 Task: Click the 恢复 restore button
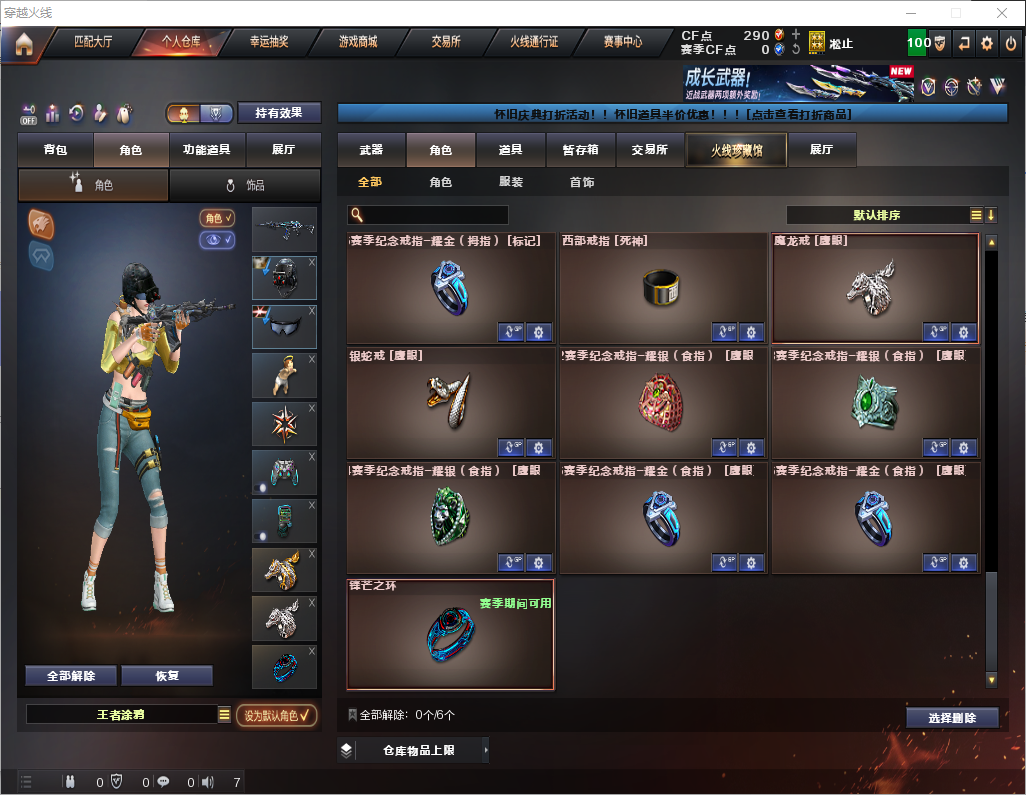pyautogui.click(x=167, y=676)
